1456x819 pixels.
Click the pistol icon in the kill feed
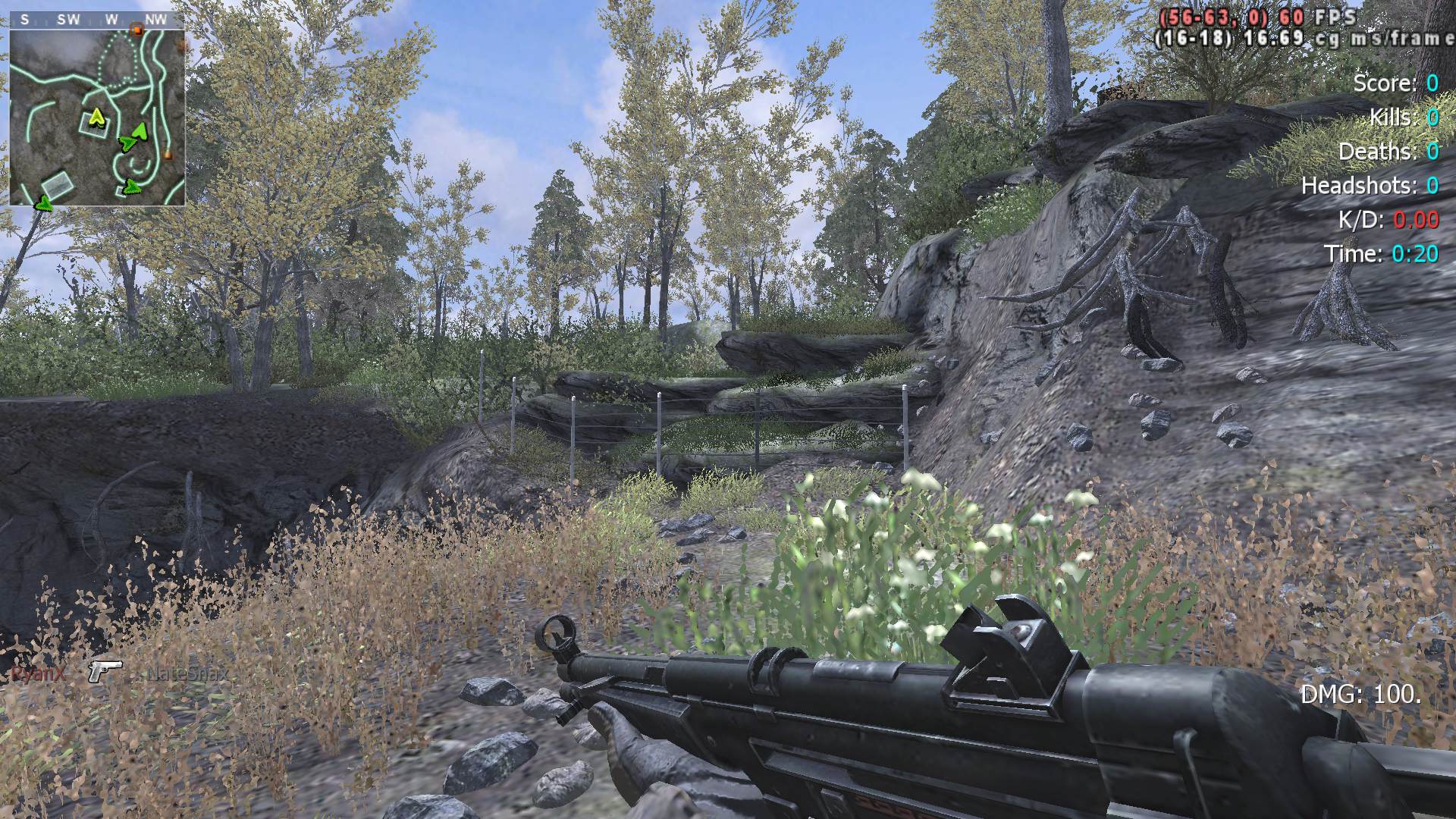tap(105, 670)
